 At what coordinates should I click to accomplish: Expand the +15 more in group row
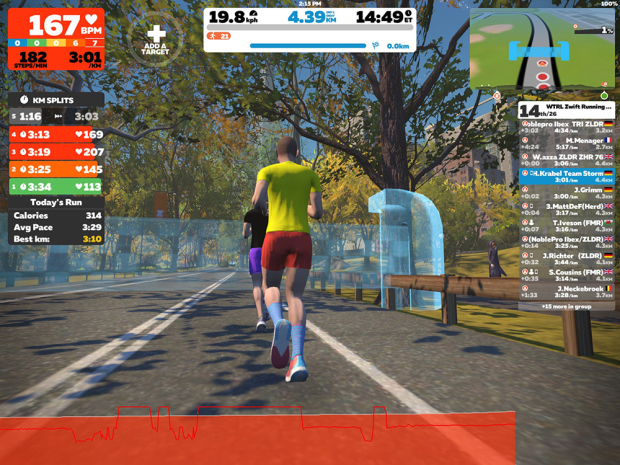pyautogui.click(x=566, y=305)
